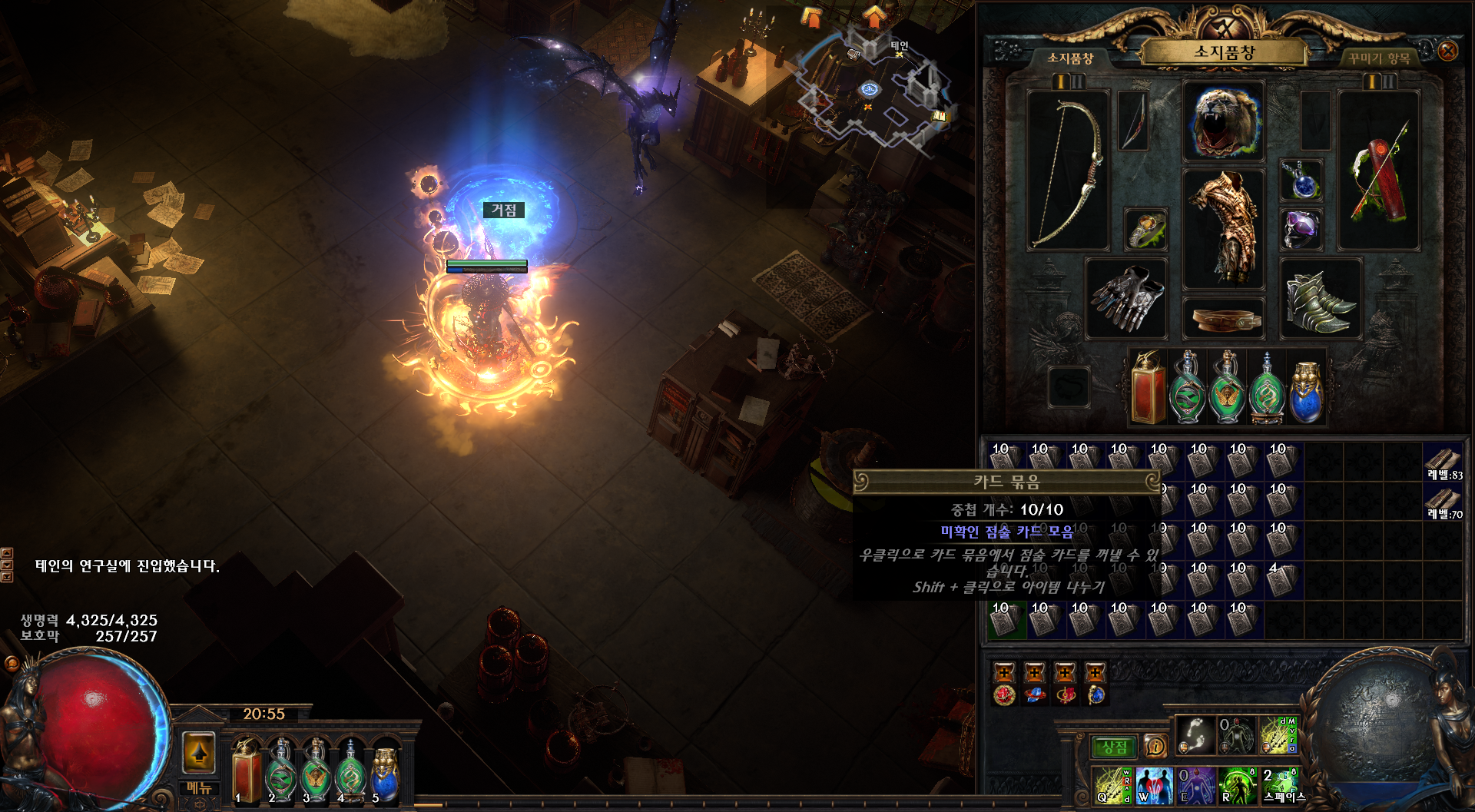Select the equipped bow weapon slot
Viewport: 1475px width, 812px height.
pos(1068,171)
